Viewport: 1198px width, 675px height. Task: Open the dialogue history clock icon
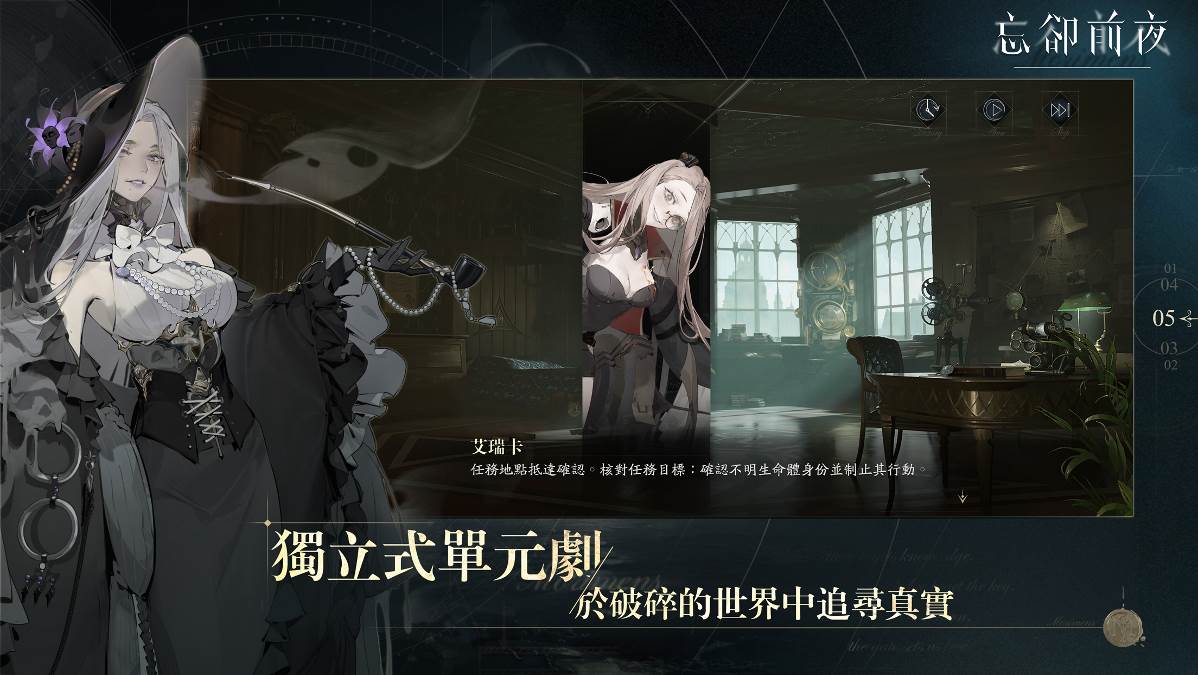[927, 109]
